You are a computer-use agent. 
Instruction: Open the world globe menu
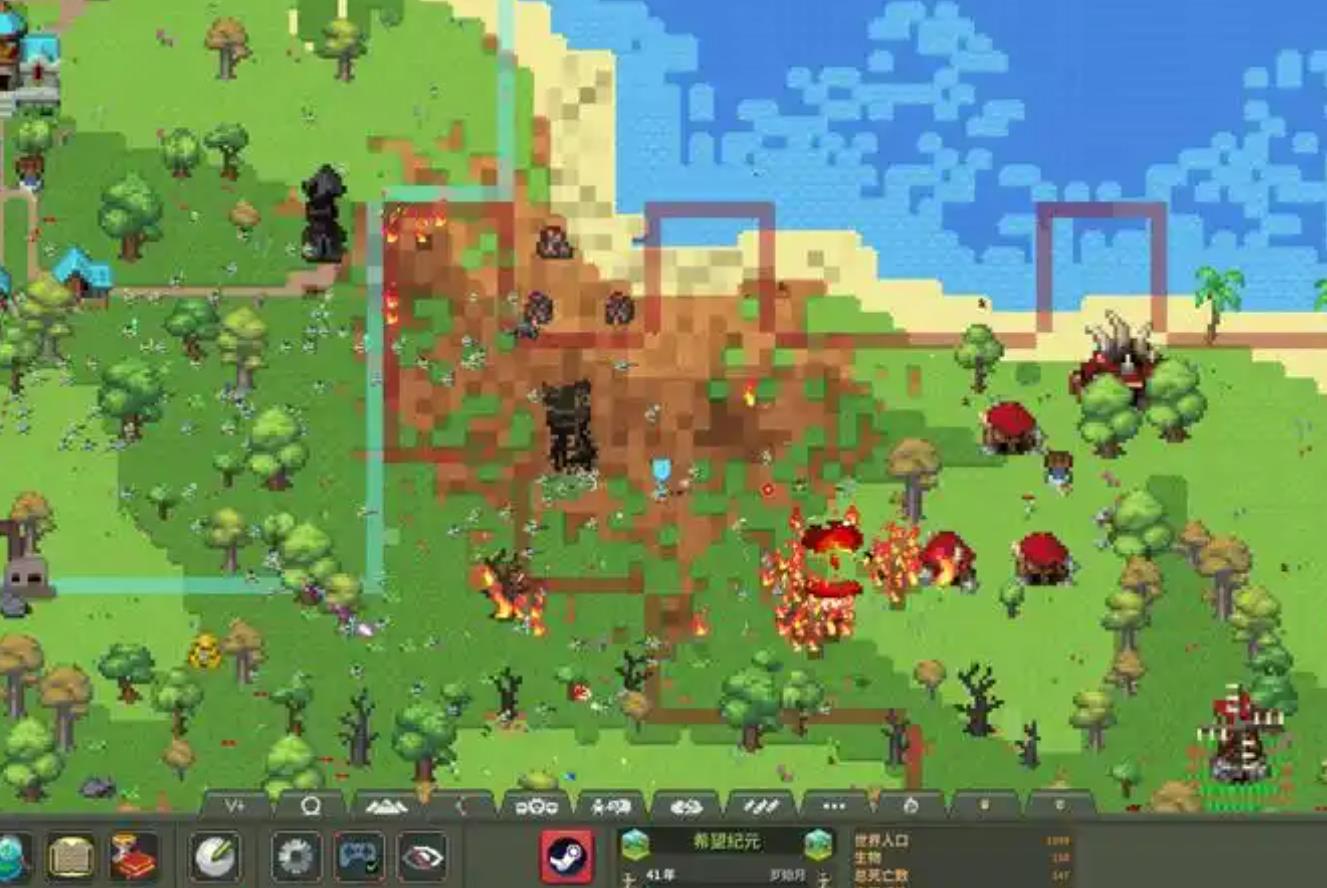click(12, 857)
